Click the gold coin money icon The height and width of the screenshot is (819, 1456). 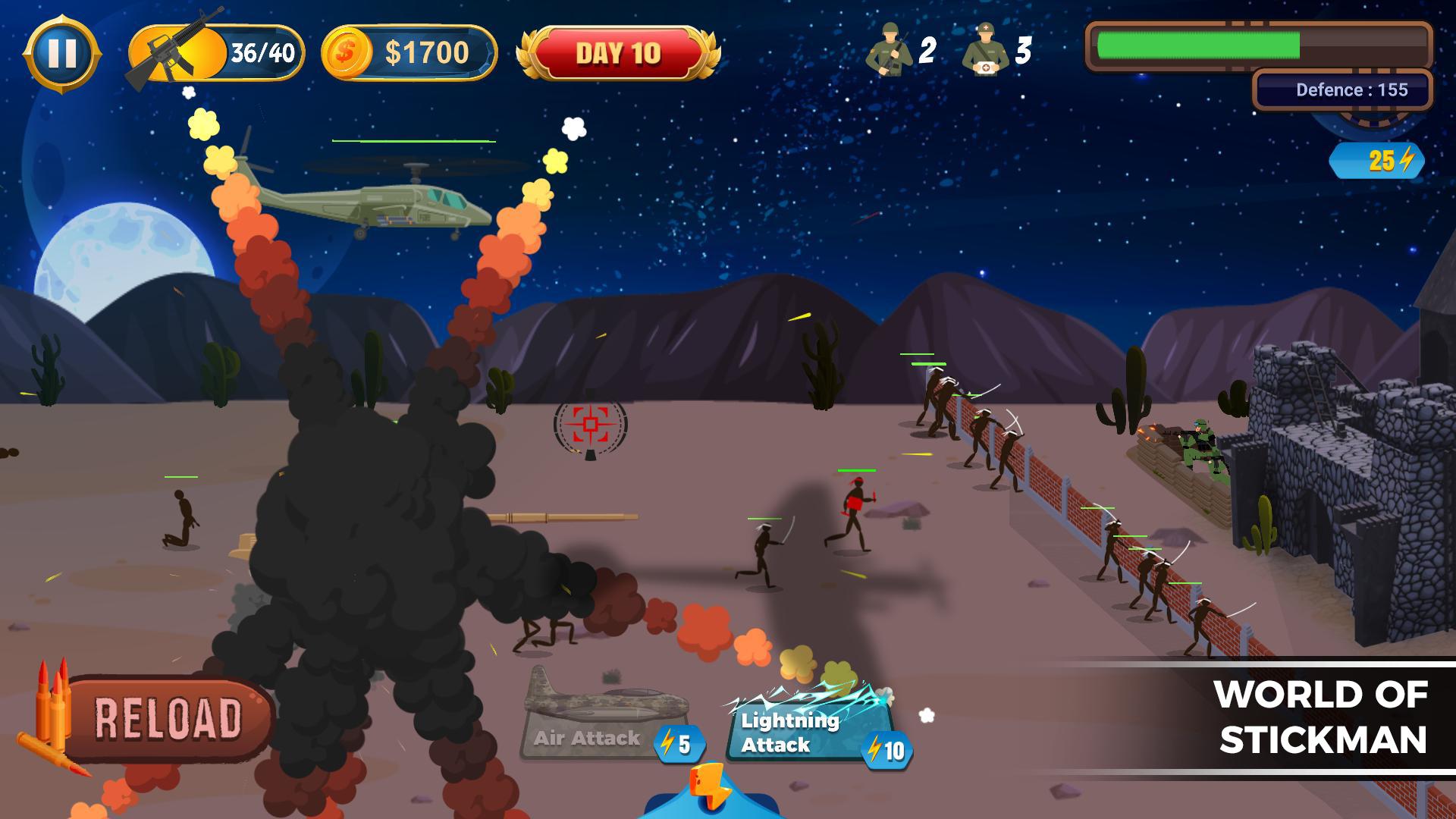point(347,53)
